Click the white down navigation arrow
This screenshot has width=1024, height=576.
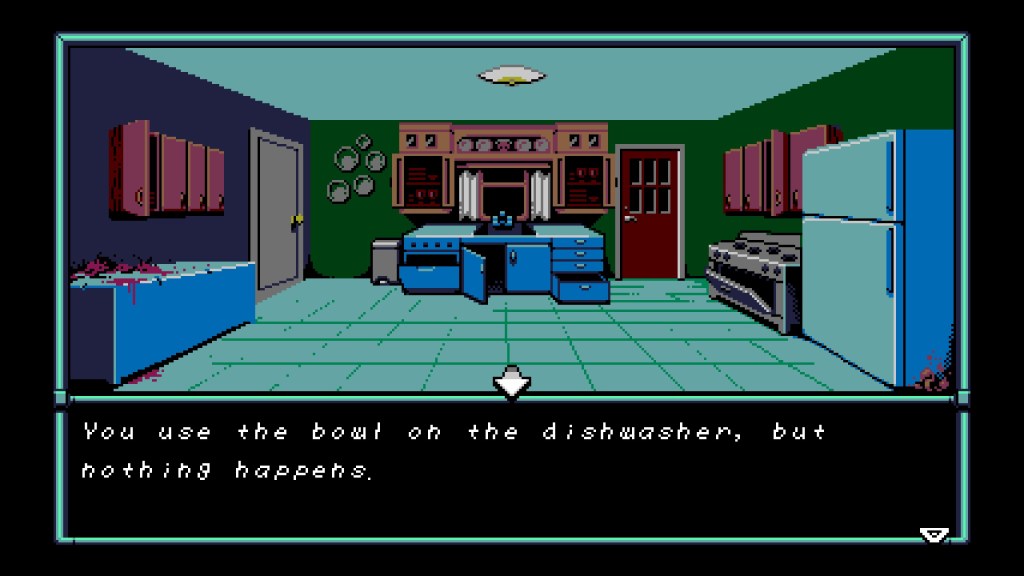click(512, 382)
